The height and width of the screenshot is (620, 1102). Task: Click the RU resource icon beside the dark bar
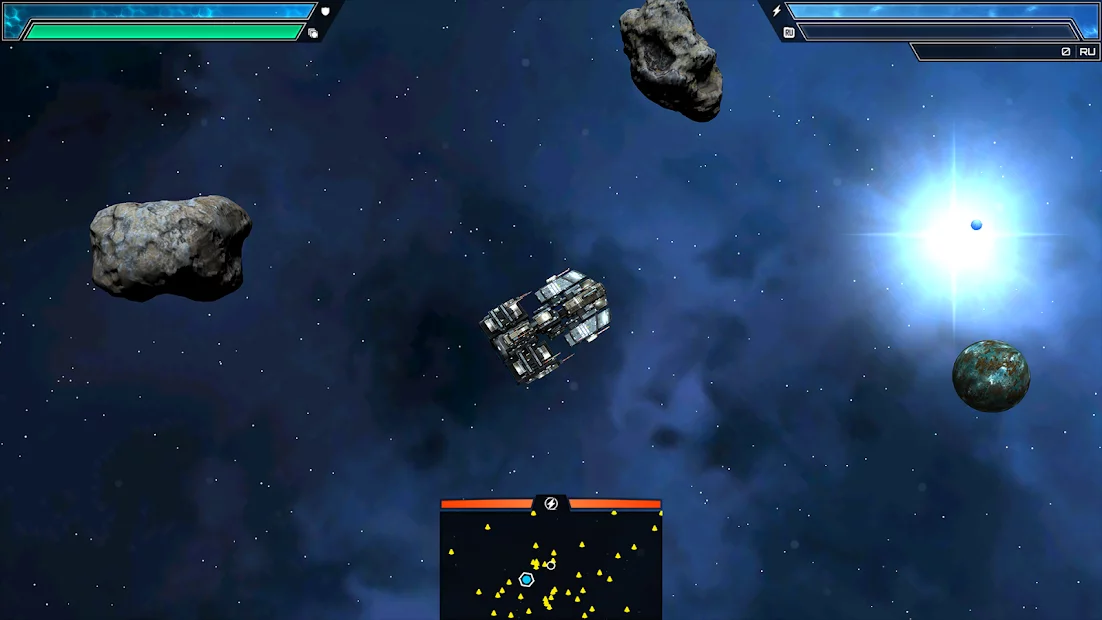[789, 32]
